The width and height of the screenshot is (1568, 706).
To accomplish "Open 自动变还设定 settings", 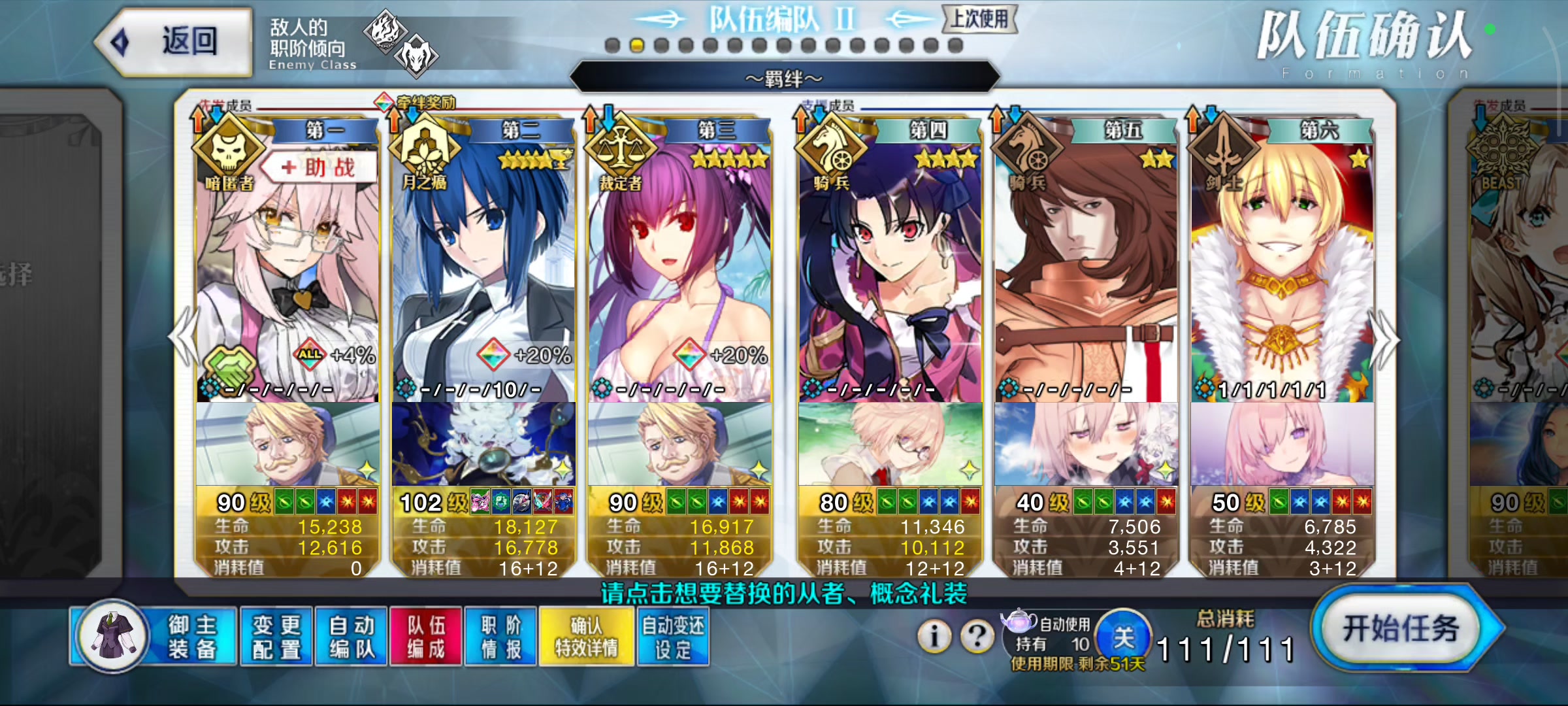I will click(673, 637).
